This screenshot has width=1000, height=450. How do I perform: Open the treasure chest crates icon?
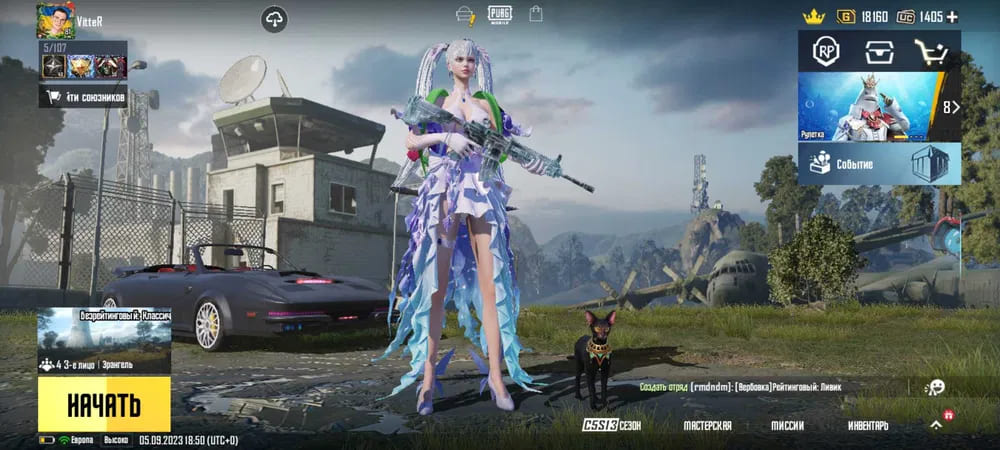point(879,52)
